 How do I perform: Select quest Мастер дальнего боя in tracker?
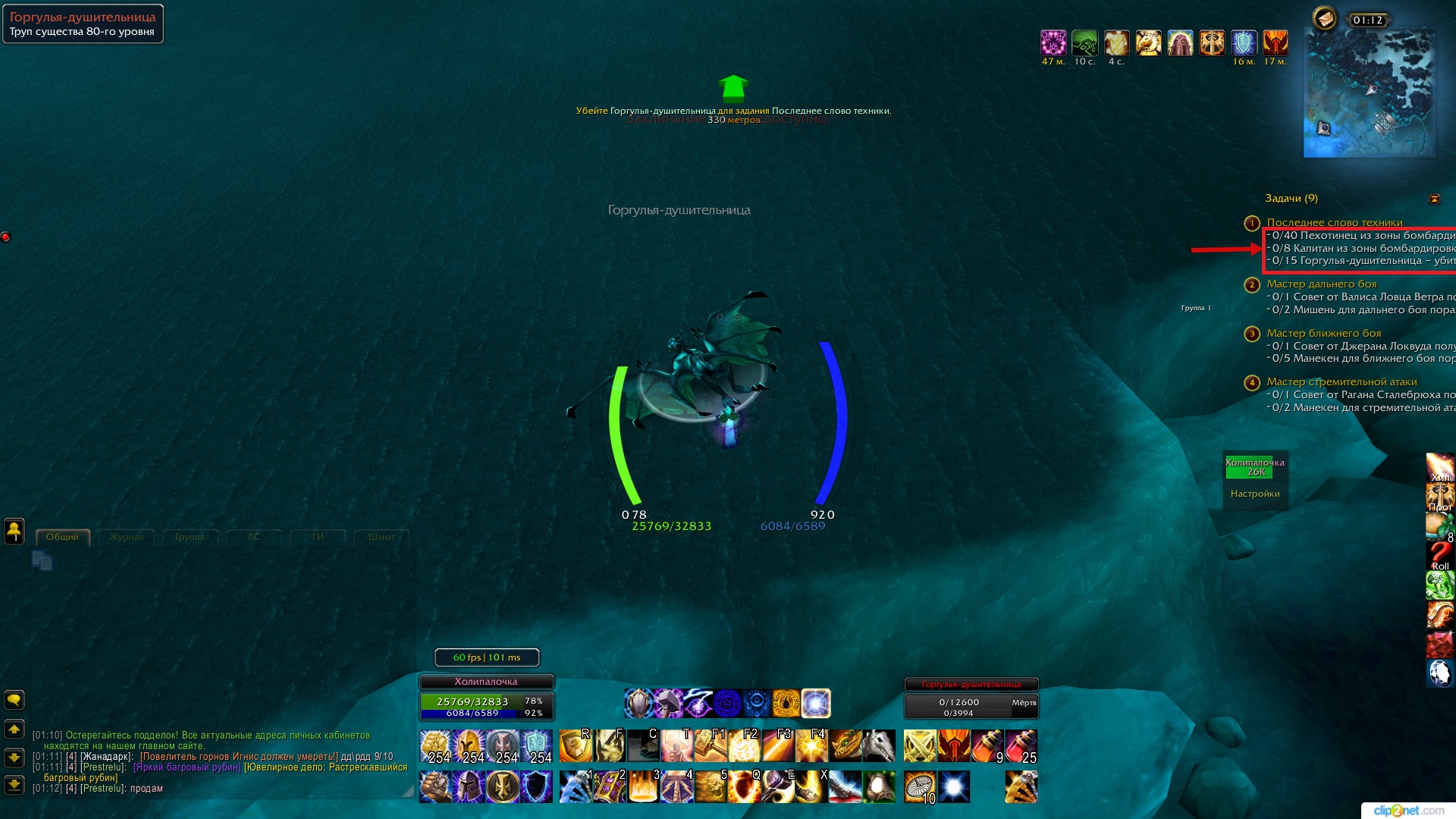coord(1321,284)
